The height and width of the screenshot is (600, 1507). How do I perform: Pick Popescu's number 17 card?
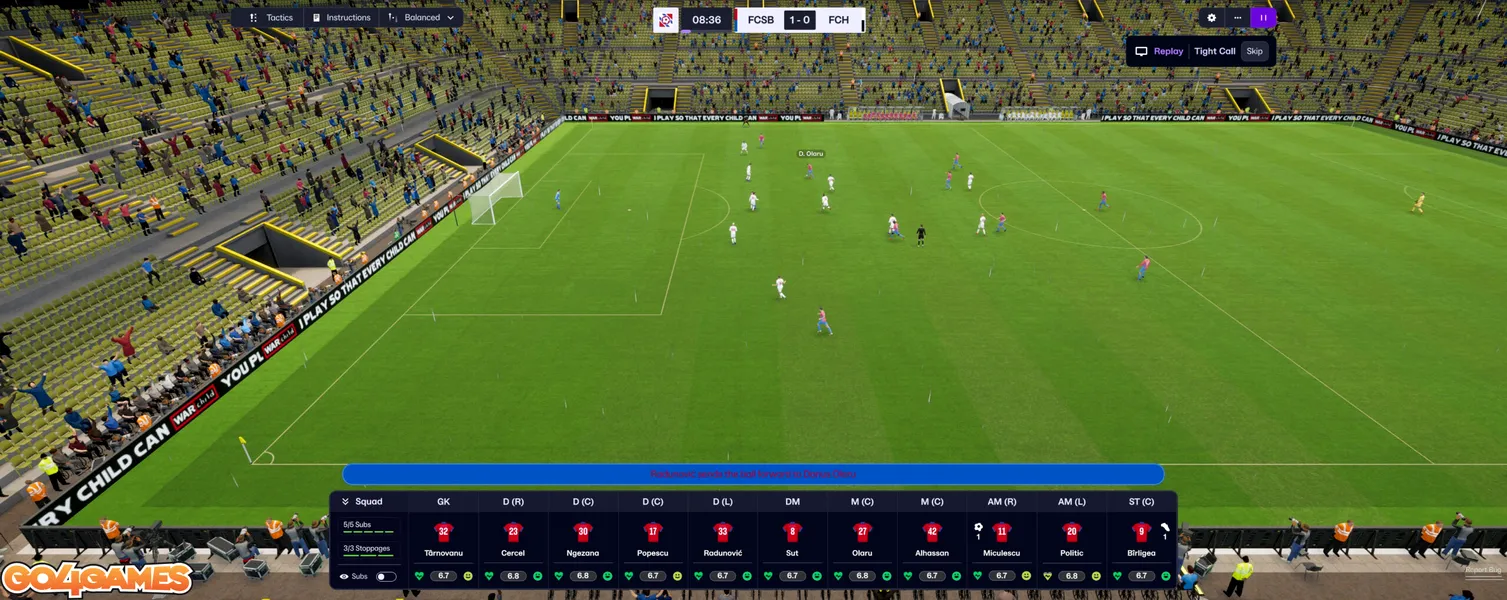tap(653, 540)
